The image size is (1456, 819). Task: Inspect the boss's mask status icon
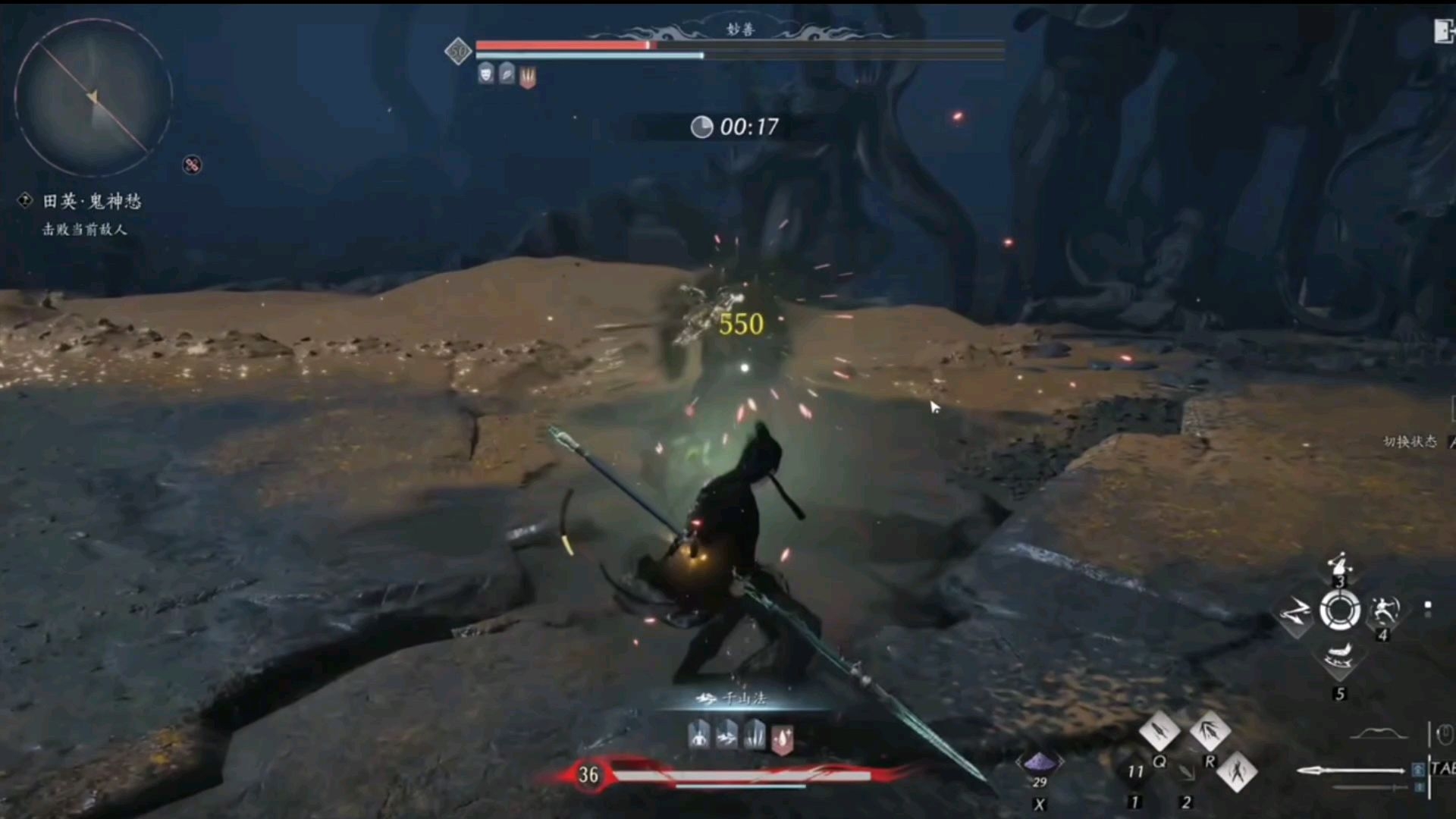486,74
